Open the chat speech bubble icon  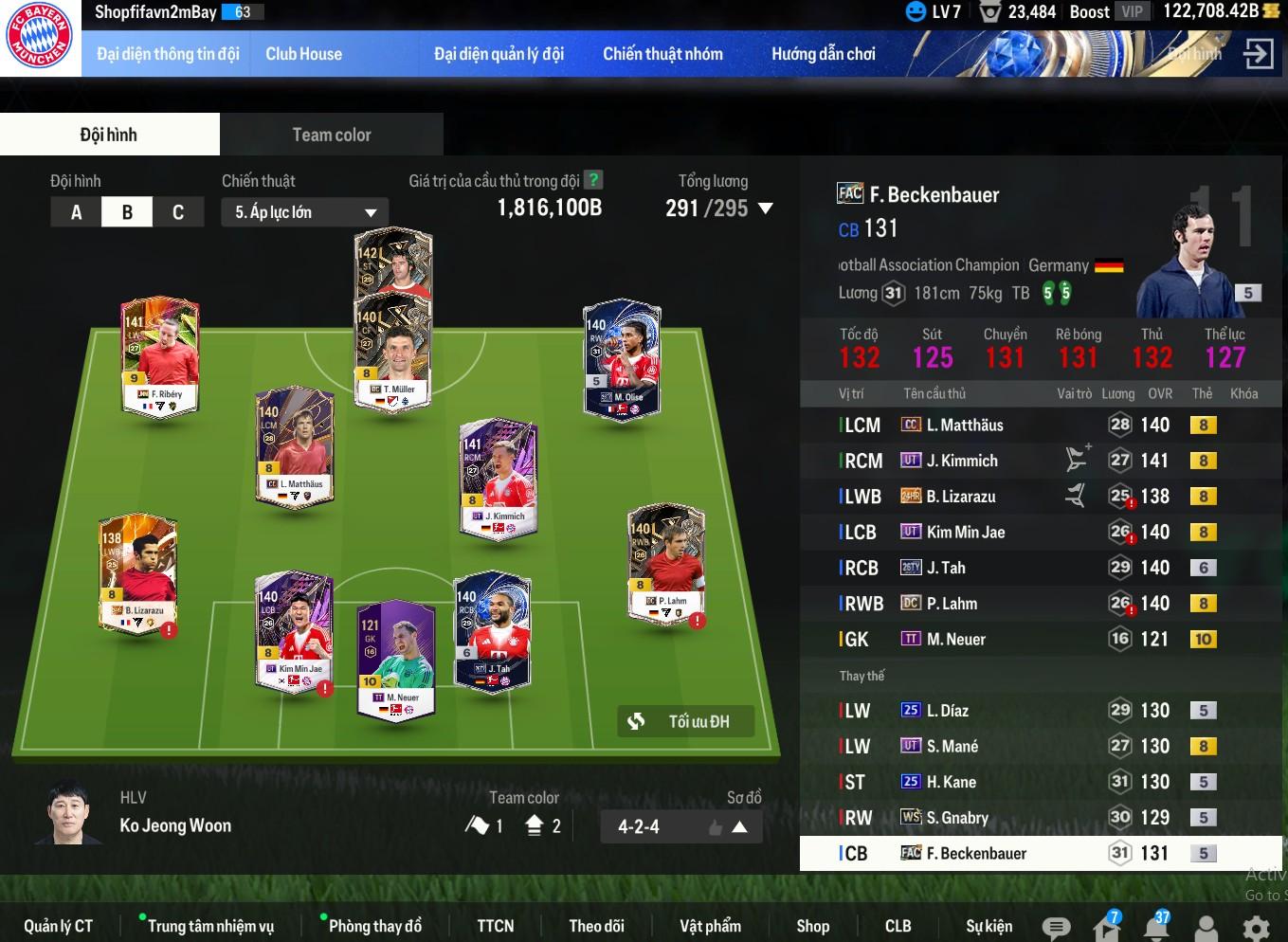1056,927
